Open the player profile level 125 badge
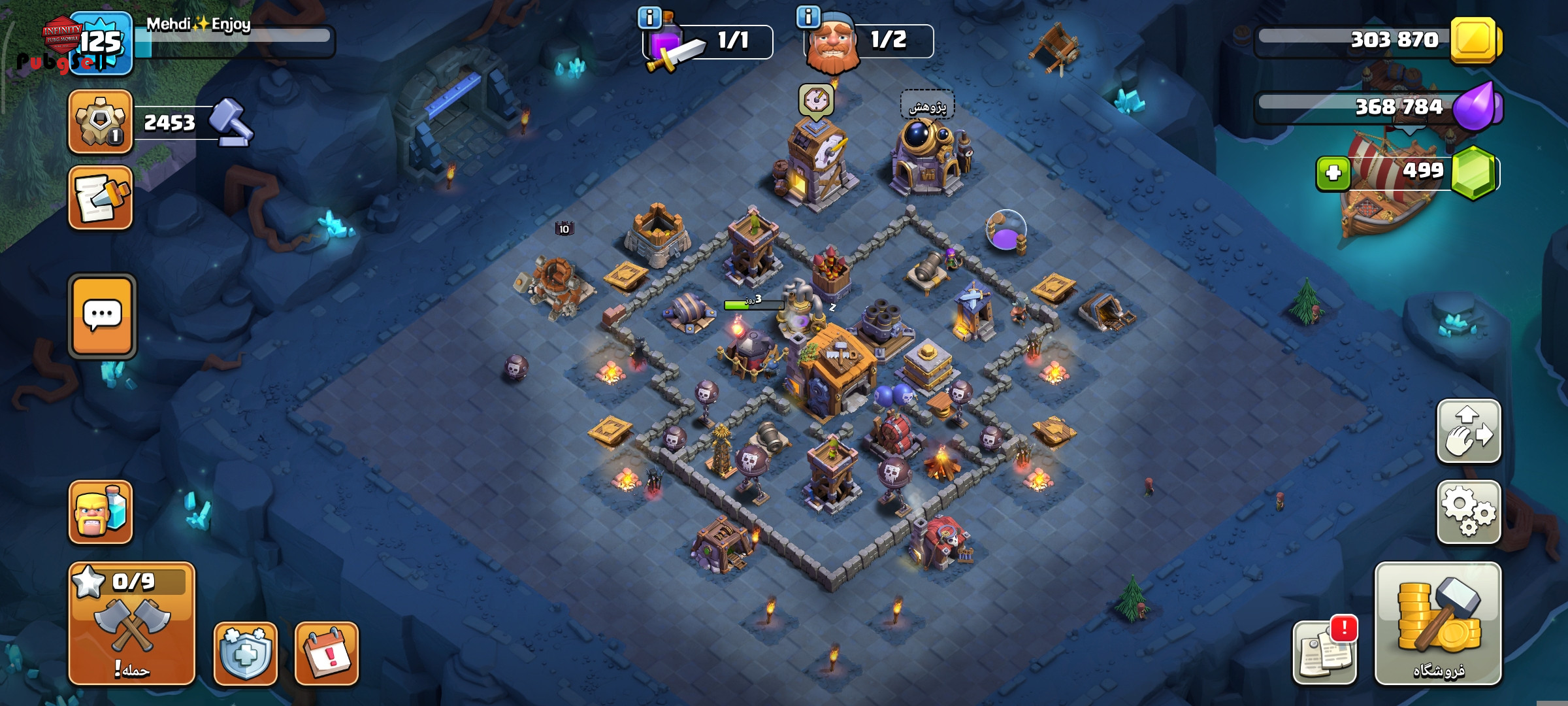Viewport: 1568px width, 706px height. coord(101,43)
